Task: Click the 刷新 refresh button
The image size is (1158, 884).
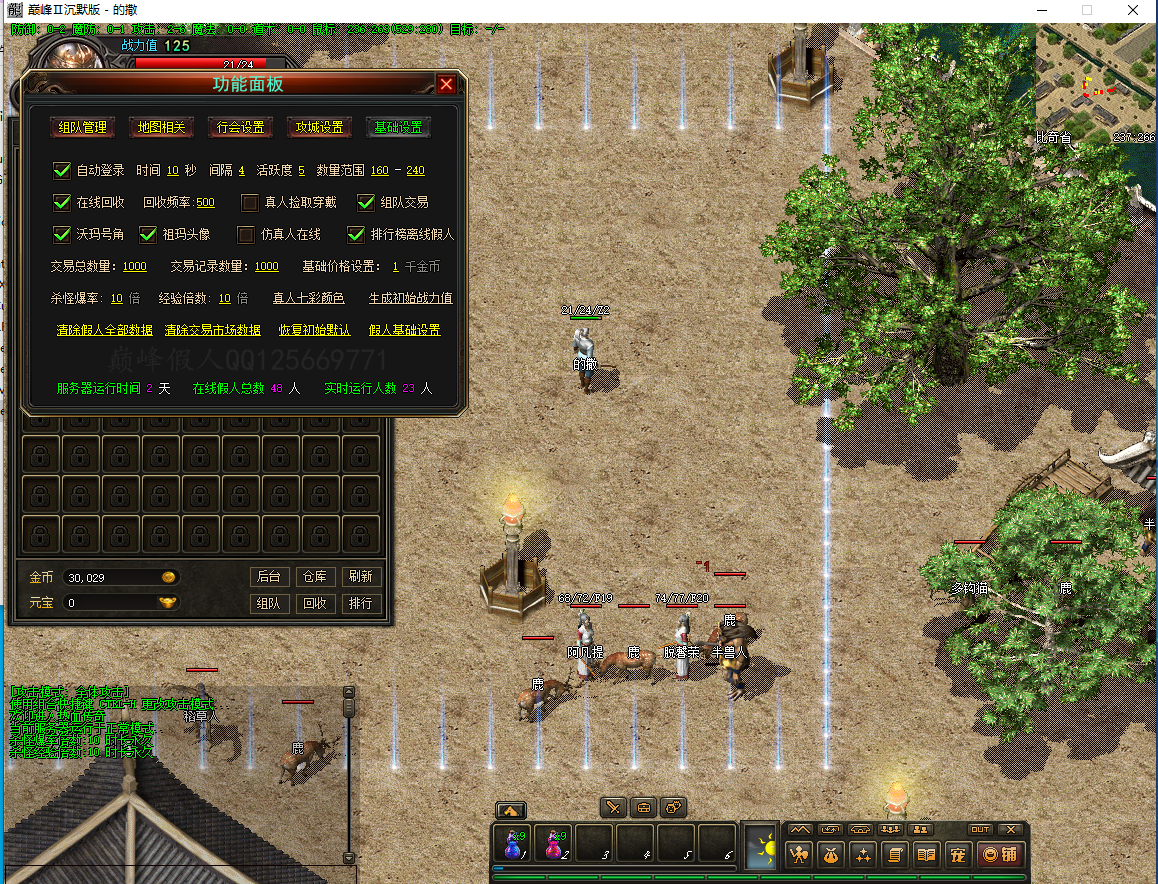Action: 360,577
